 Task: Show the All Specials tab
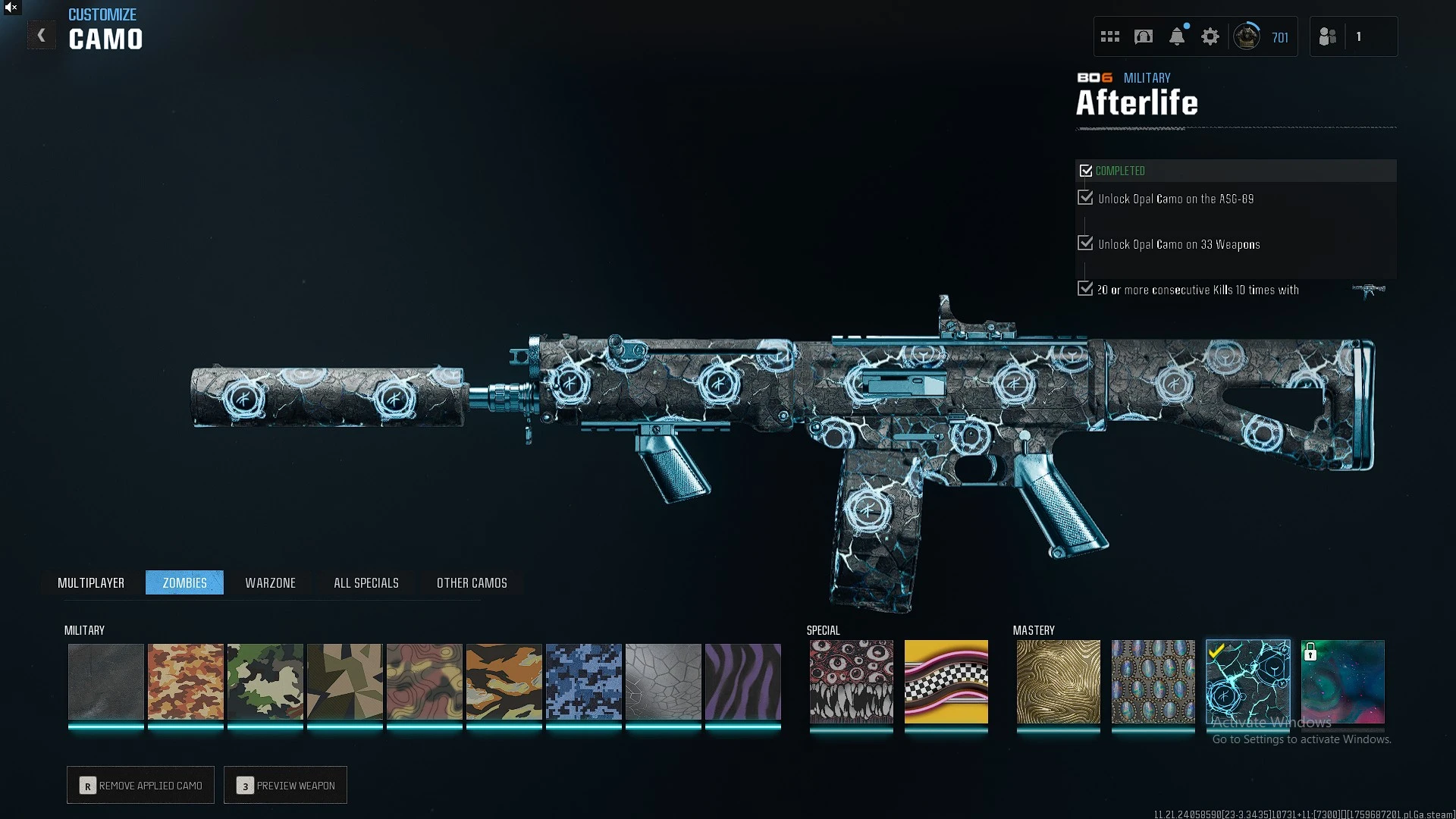[x=366, y=582]
